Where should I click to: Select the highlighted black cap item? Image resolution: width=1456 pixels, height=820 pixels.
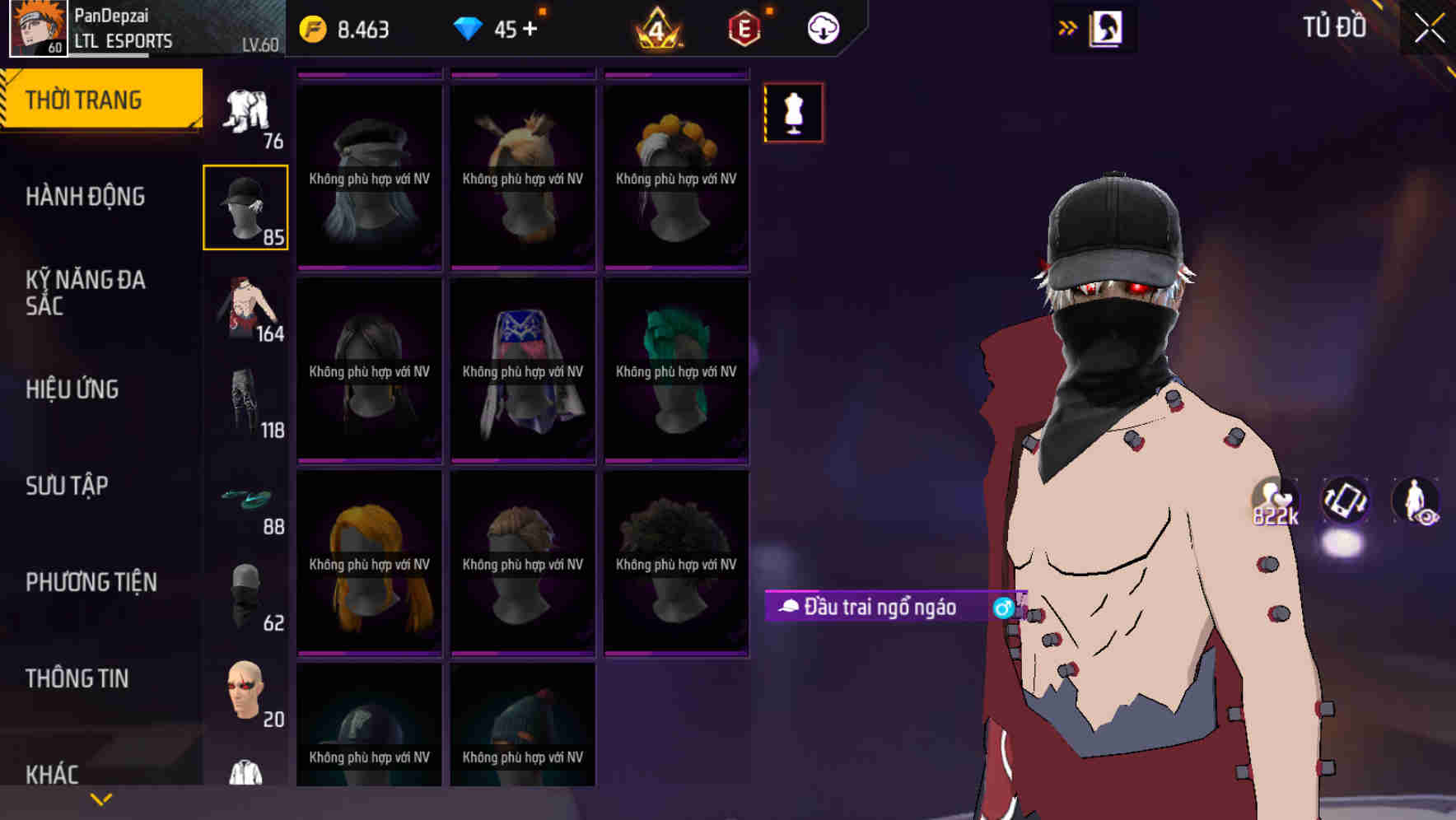click(245, 206)
